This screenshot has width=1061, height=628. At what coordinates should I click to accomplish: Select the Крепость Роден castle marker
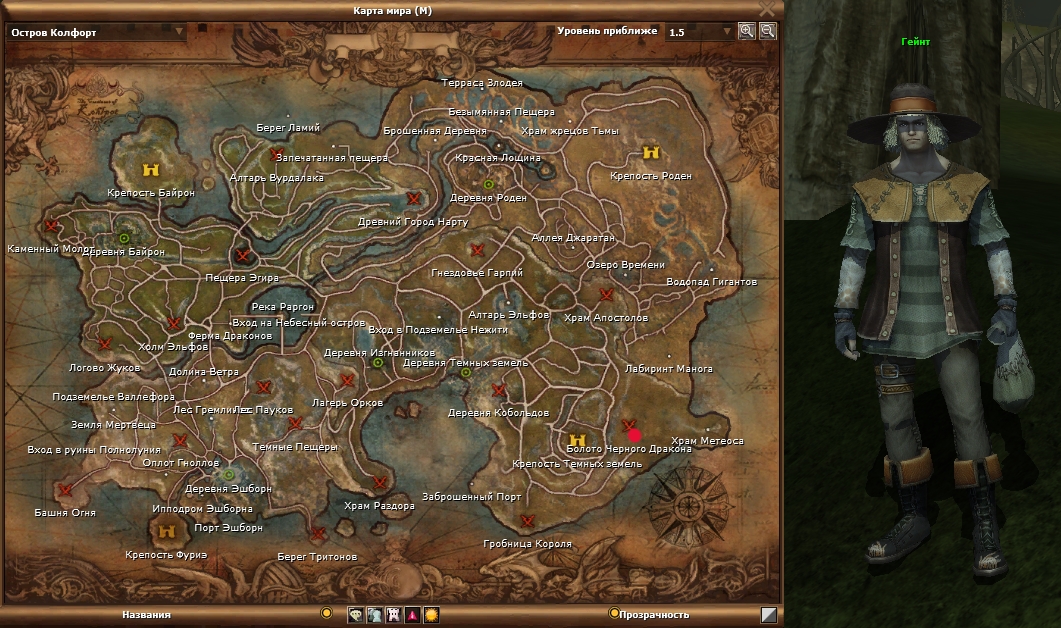click(x=651, y=153)
